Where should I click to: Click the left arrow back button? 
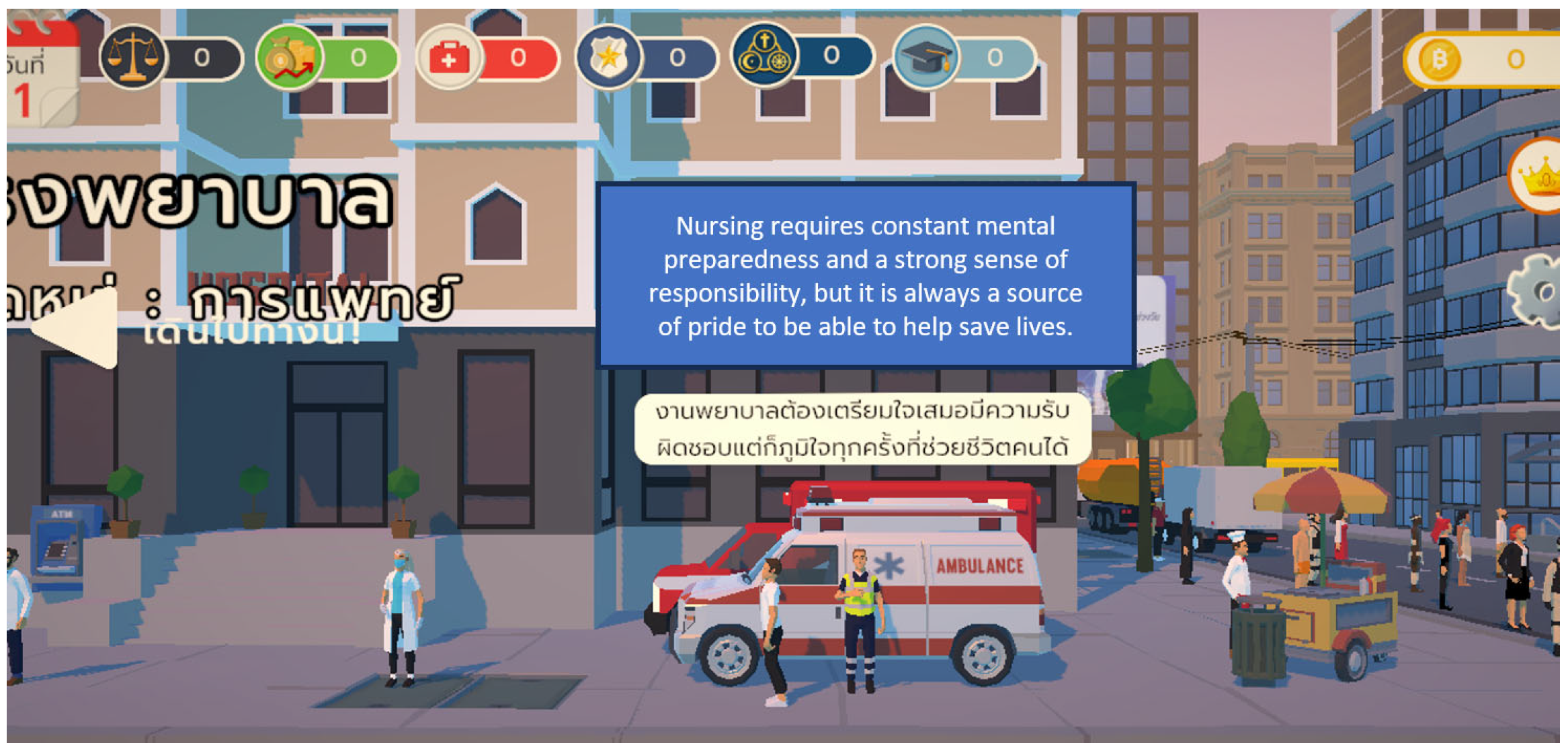pyautogui.click(x=77, y=329)
